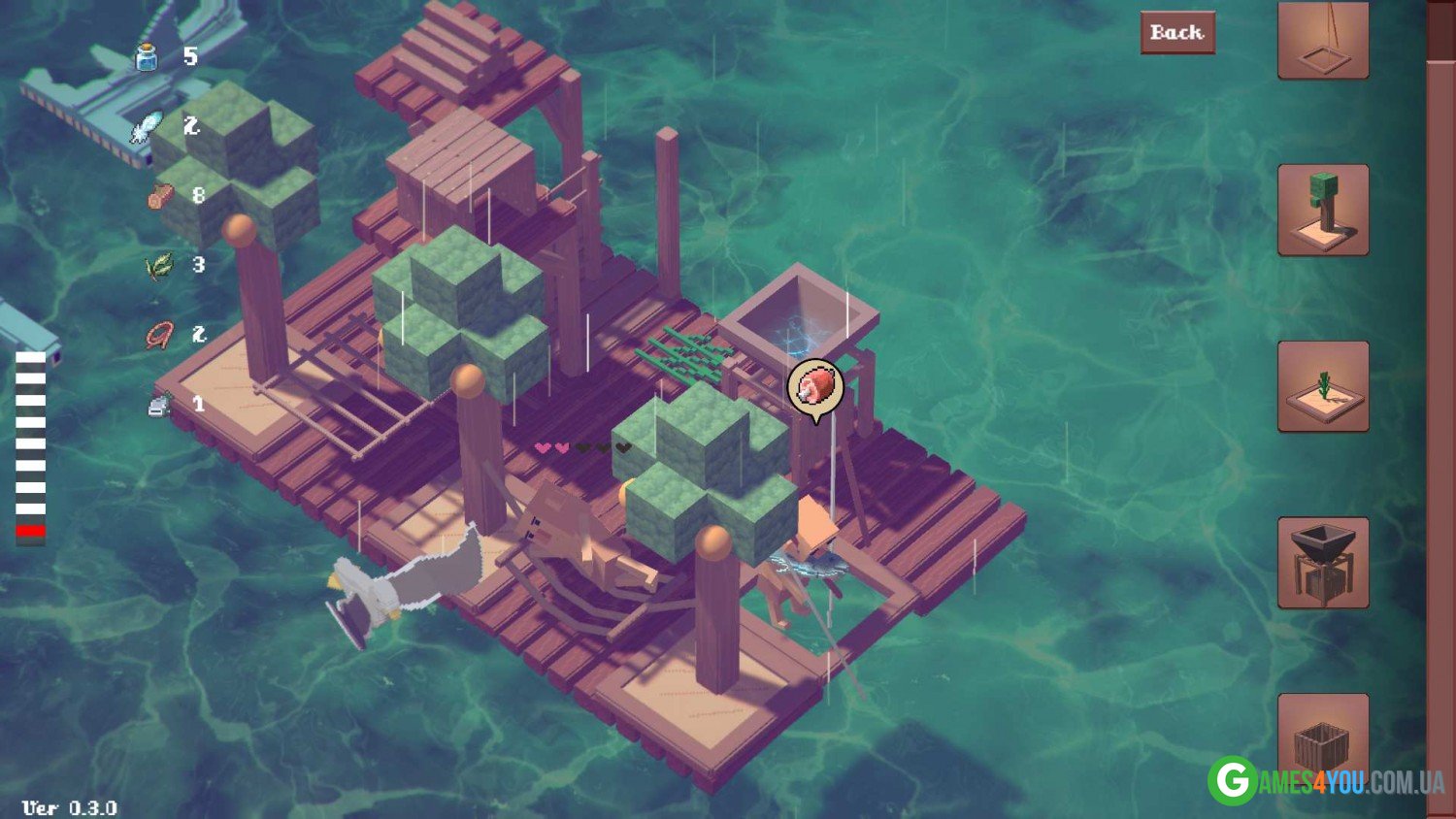The width and height of the screenshot is (1456, 819).
Task: Choose the seedling crop plot build tile
Action: coord(1323,386)
